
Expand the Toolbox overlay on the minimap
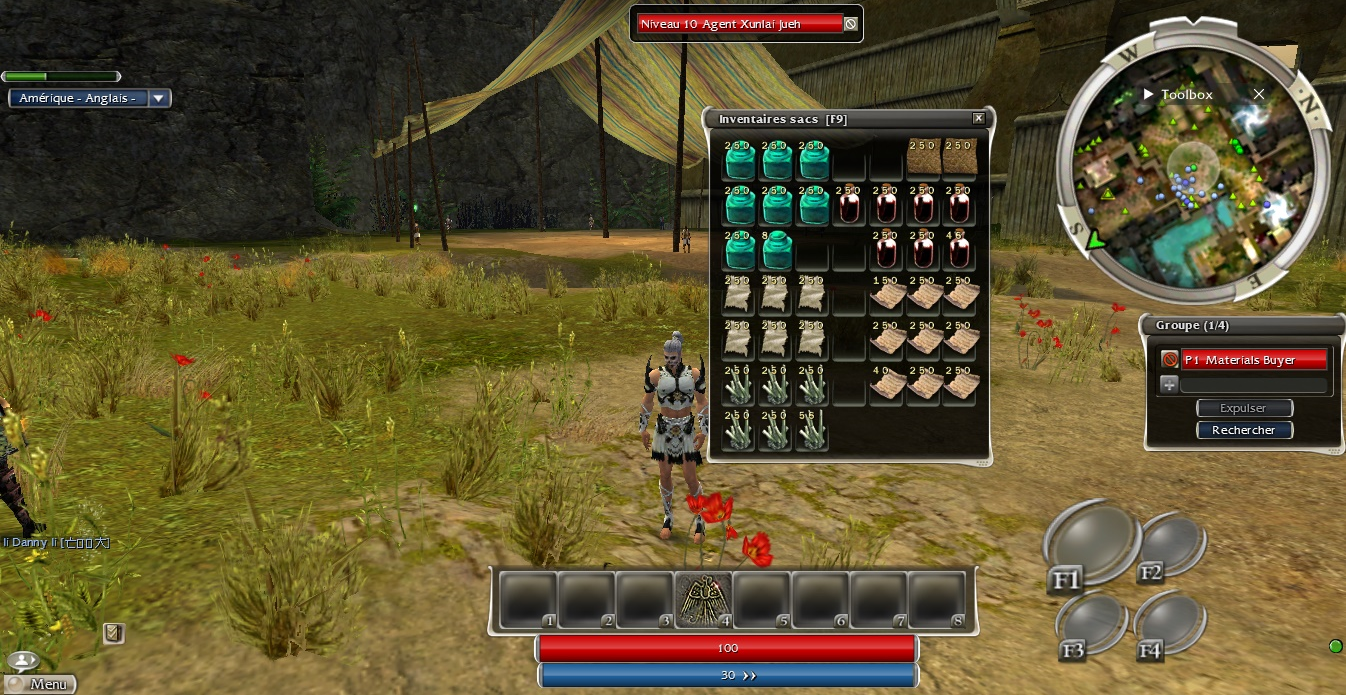1149,95
